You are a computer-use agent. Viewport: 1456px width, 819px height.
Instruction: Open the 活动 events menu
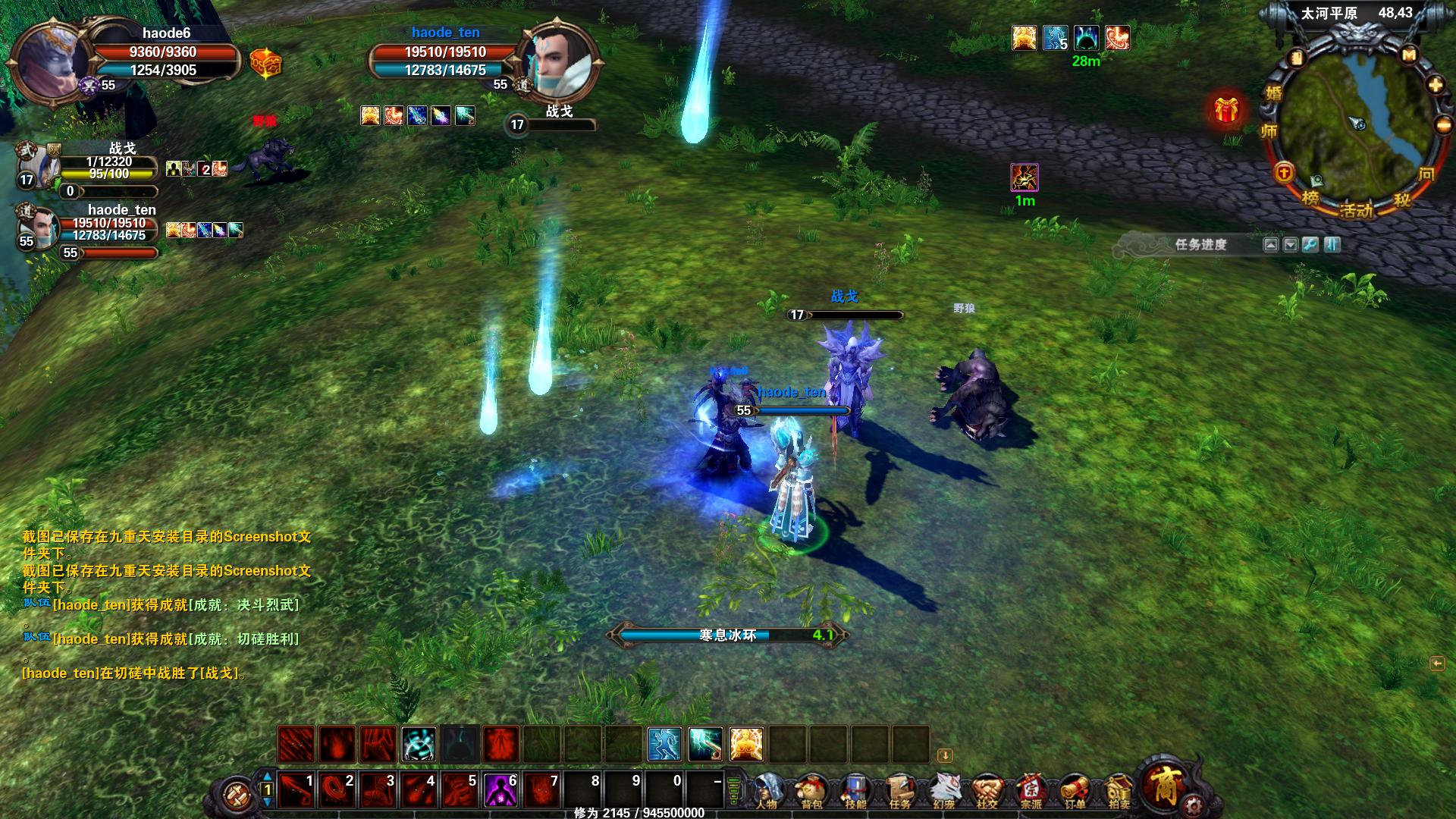(1356, 209)
